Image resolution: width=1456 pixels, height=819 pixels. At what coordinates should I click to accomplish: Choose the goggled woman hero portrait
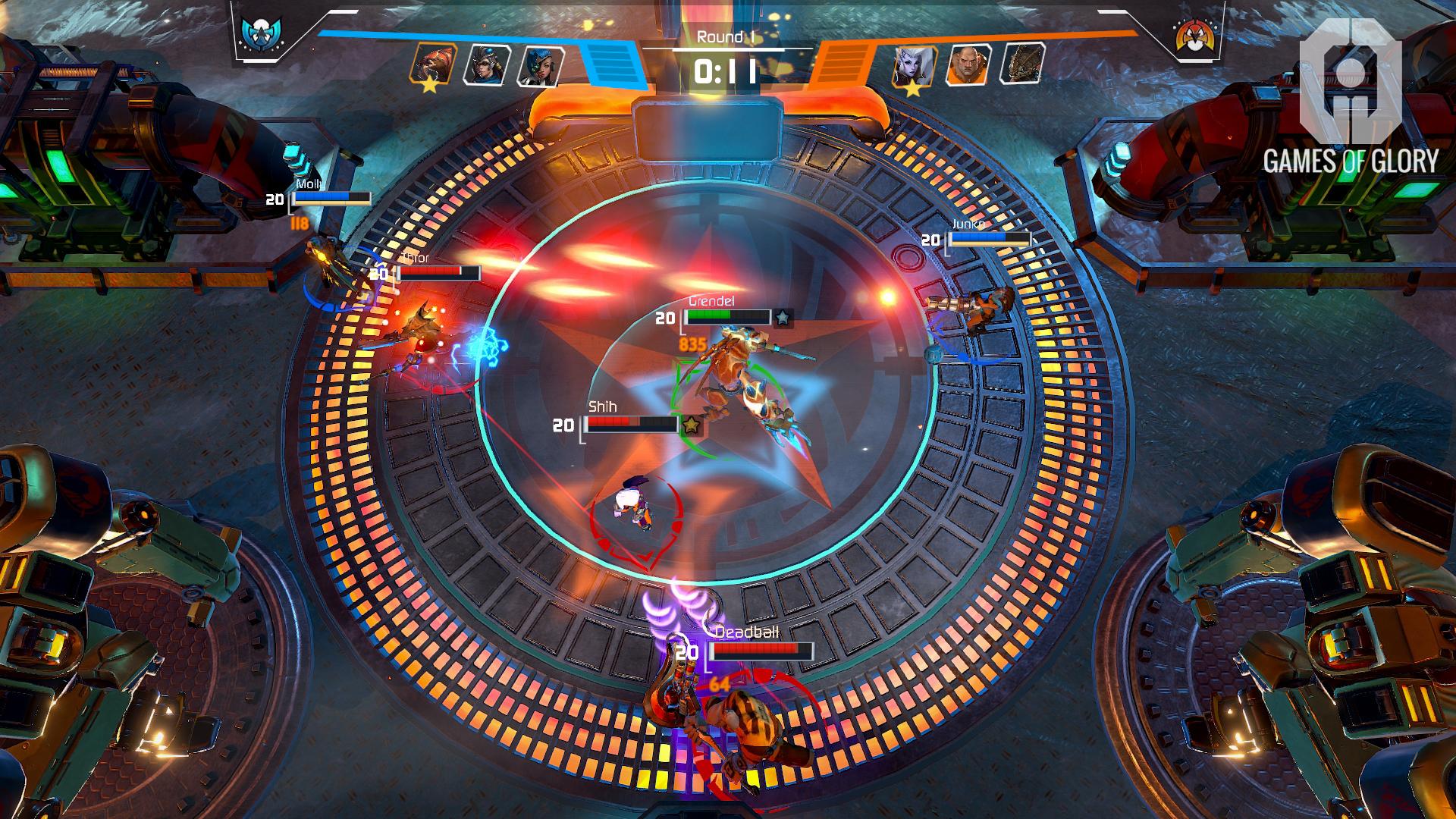click(486, 64)
